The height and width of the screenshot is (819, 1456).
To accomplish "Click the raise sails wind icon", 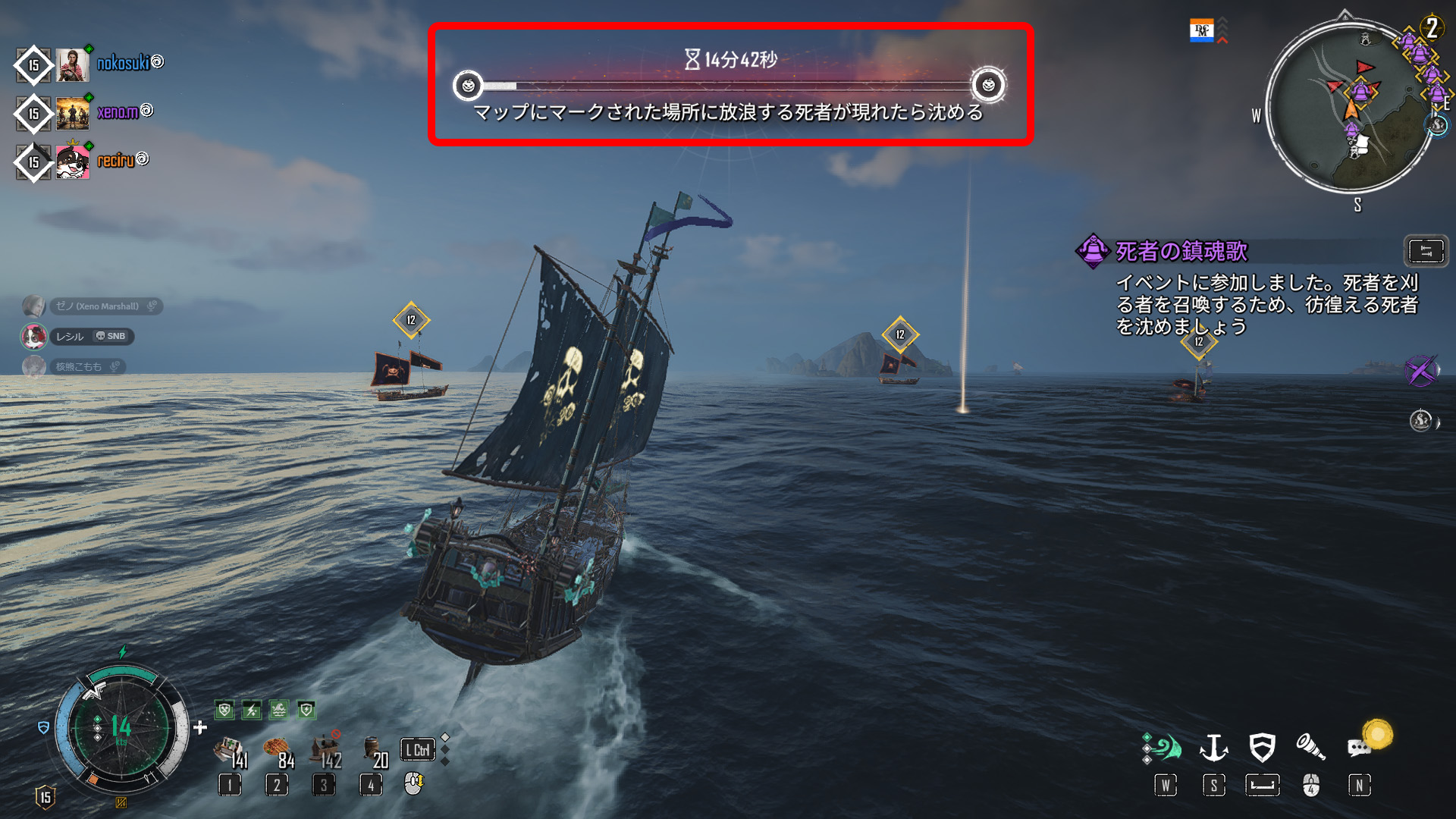I will 1164,748.
